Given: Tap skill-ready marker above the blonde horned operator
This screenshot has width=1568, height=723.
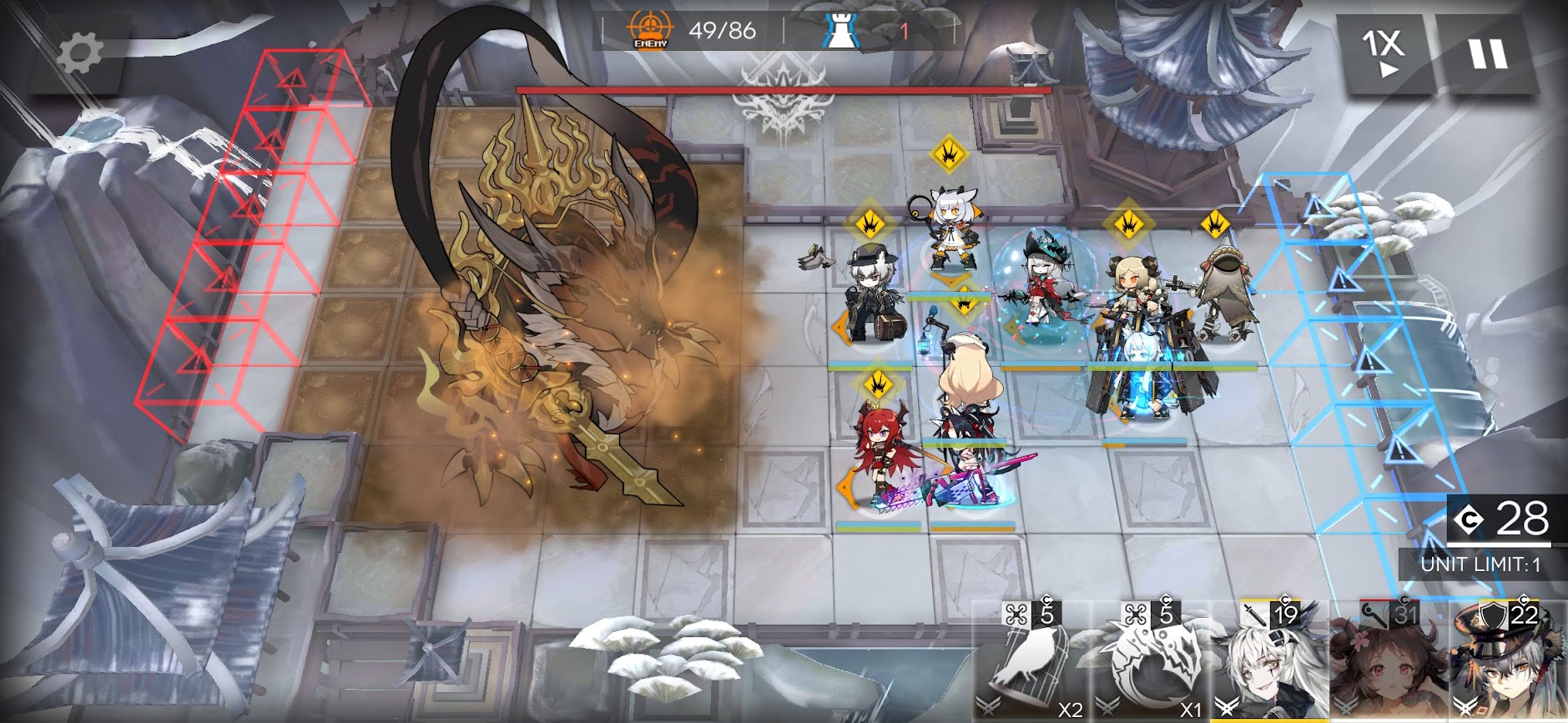Looking at the screenshot, I should [x=1128, y=223].
